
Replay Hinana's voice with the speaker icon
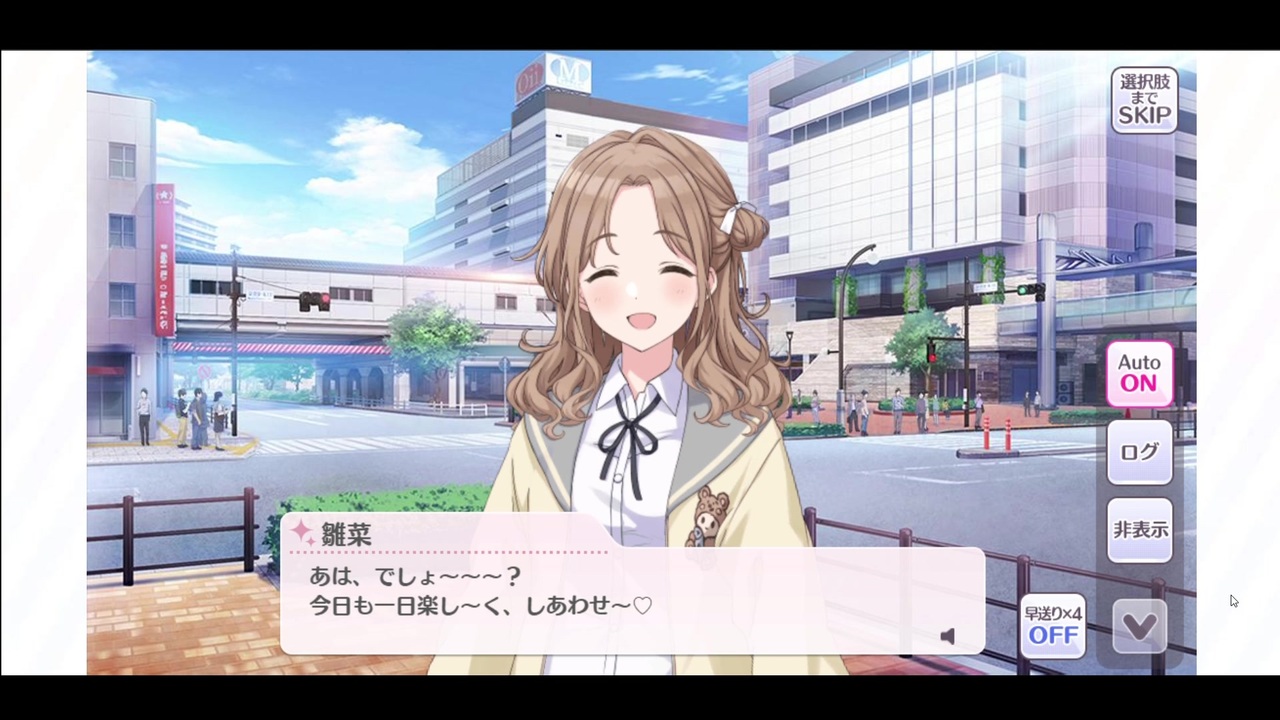click(947, 636)
